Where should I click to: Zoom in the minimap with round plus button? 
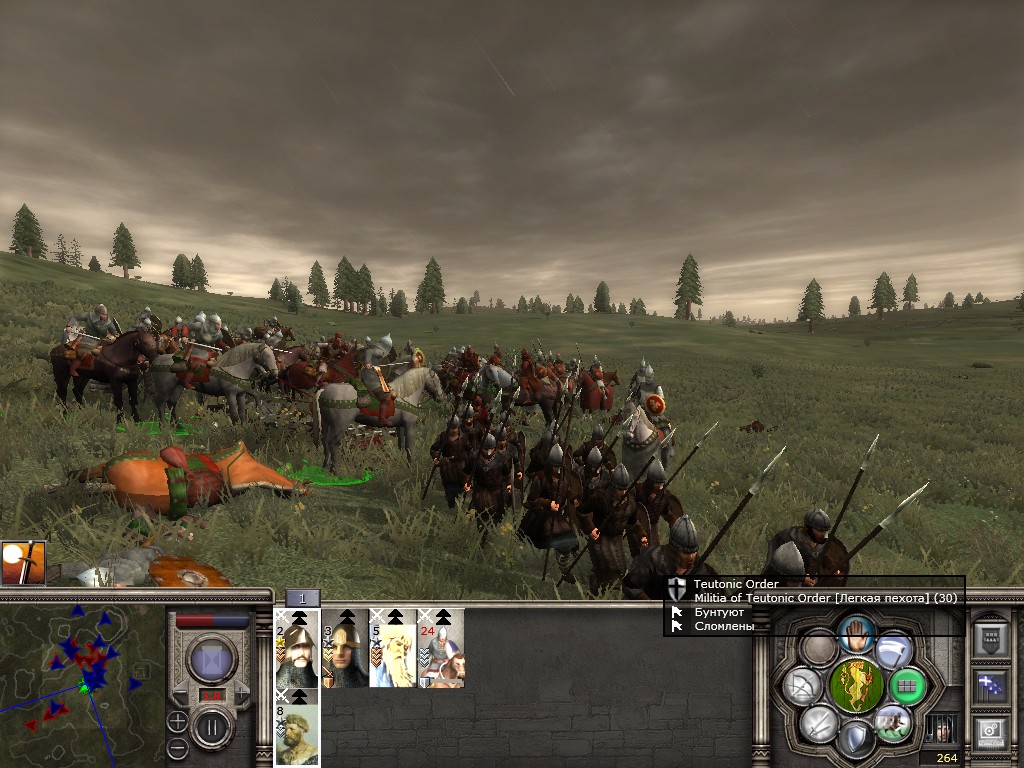coord(177,720)
